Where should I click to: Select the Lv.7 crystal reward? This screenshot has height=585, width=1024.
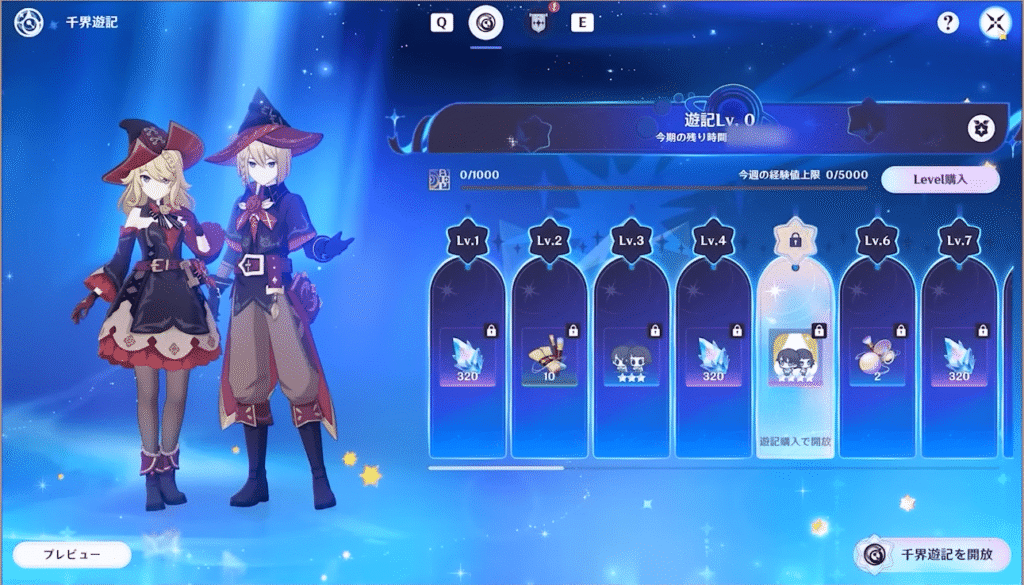[959, 356]
